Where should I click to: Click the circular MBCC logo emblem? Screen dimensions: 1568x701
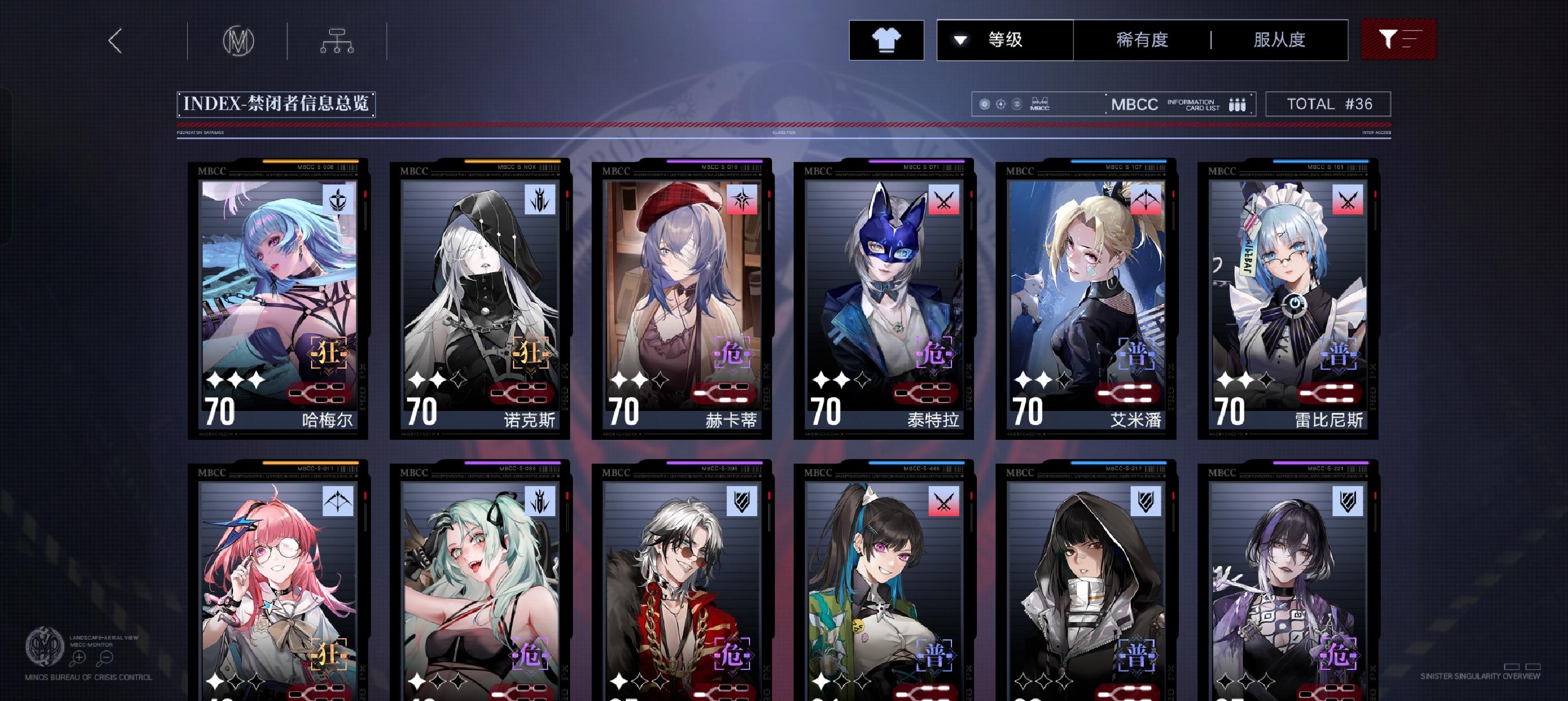point(239,39)
